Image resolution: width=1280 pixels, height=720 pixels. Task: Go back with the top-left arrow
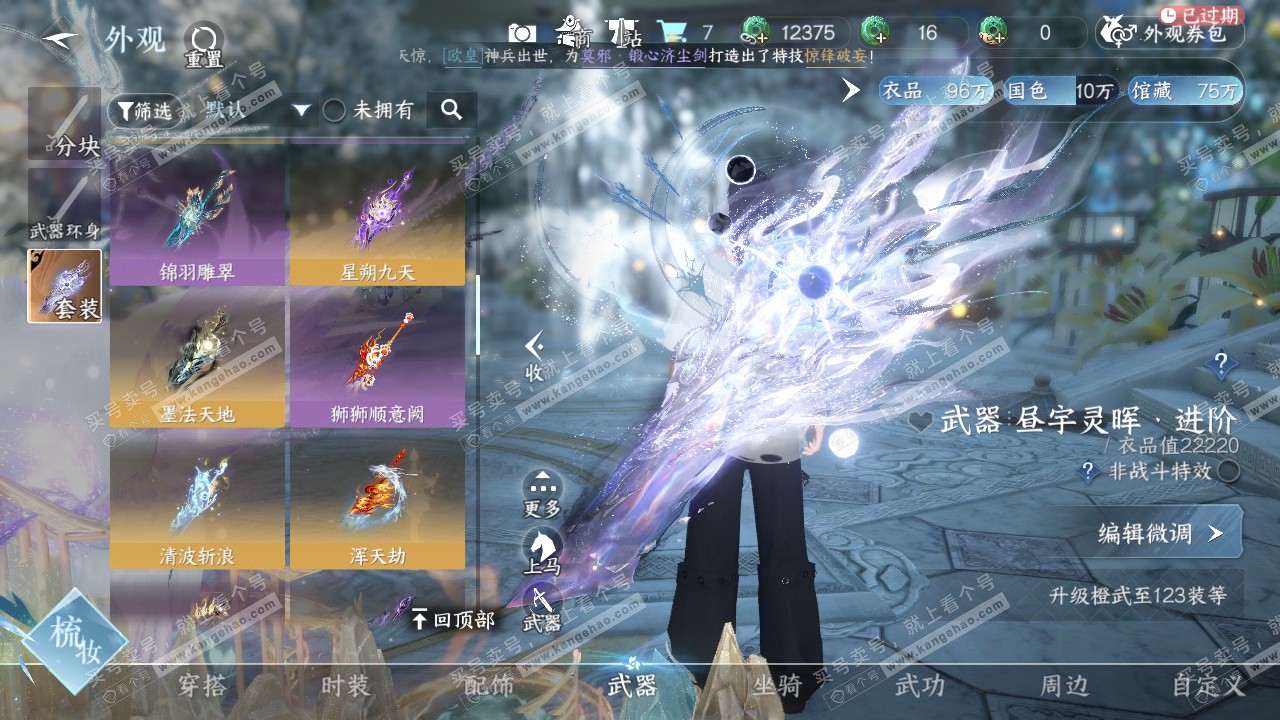(62, 38)
